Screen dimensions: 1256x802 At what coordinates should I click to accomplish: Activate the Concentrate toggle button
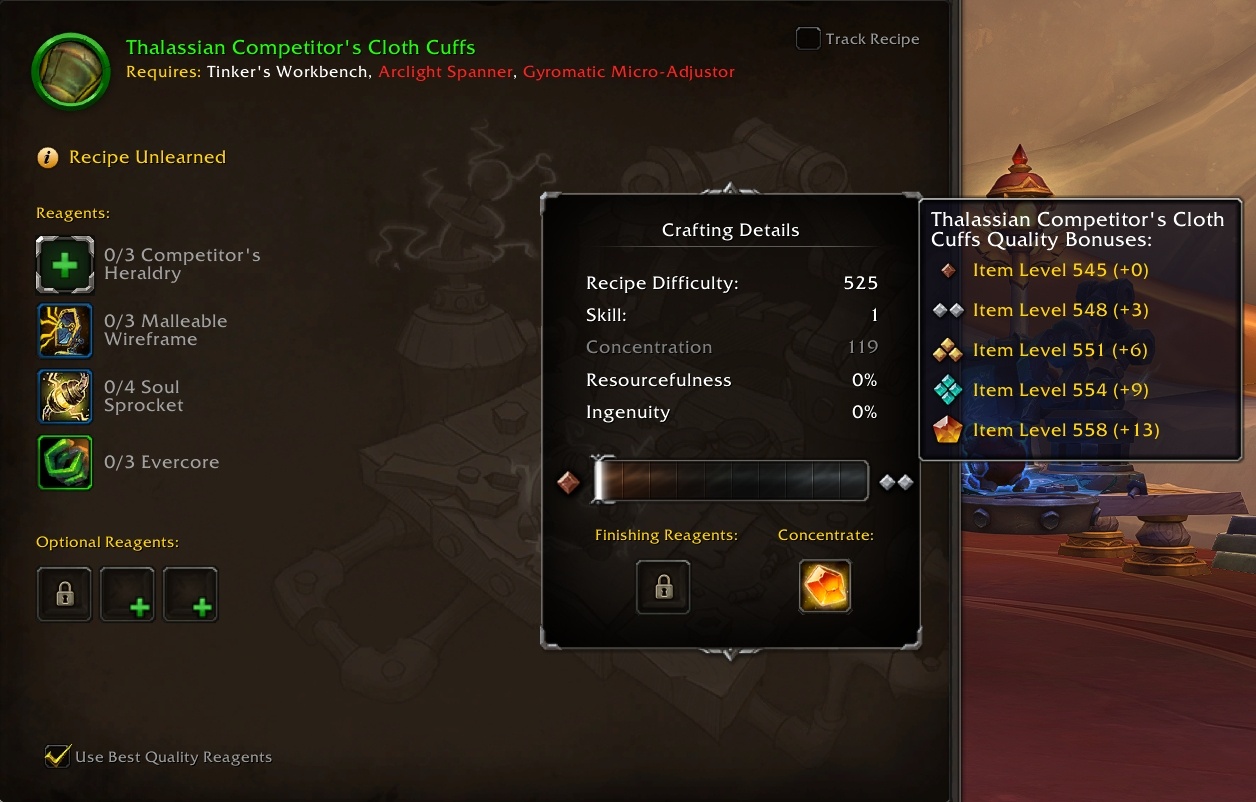coord(825,586)
